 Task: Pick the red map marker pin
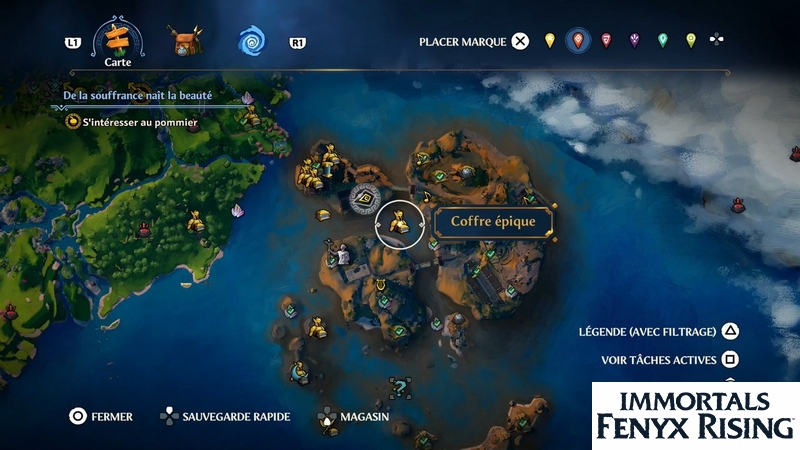coord(606,41)
